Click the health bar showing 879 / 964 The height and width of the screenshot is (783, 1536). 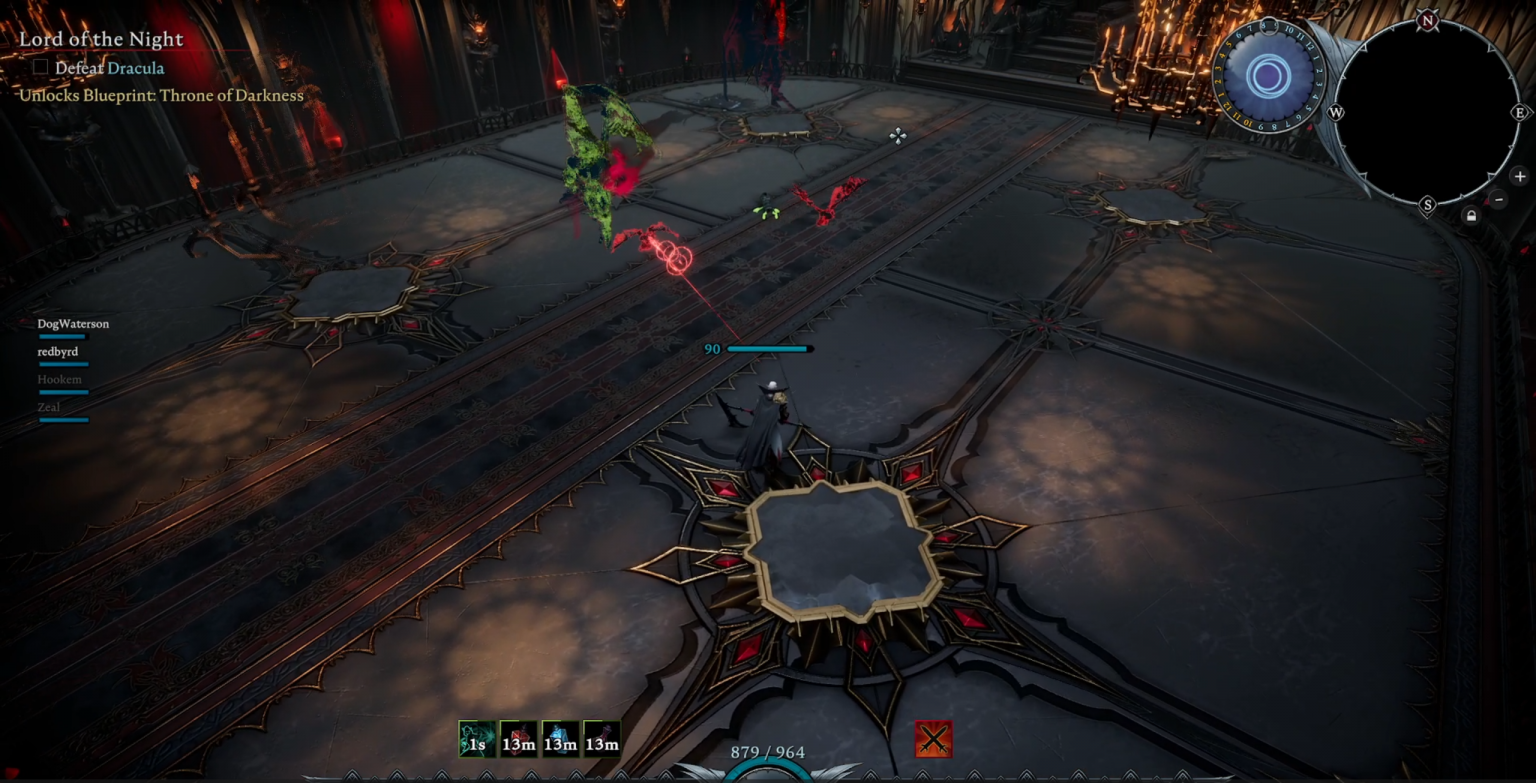coord(770,751)
